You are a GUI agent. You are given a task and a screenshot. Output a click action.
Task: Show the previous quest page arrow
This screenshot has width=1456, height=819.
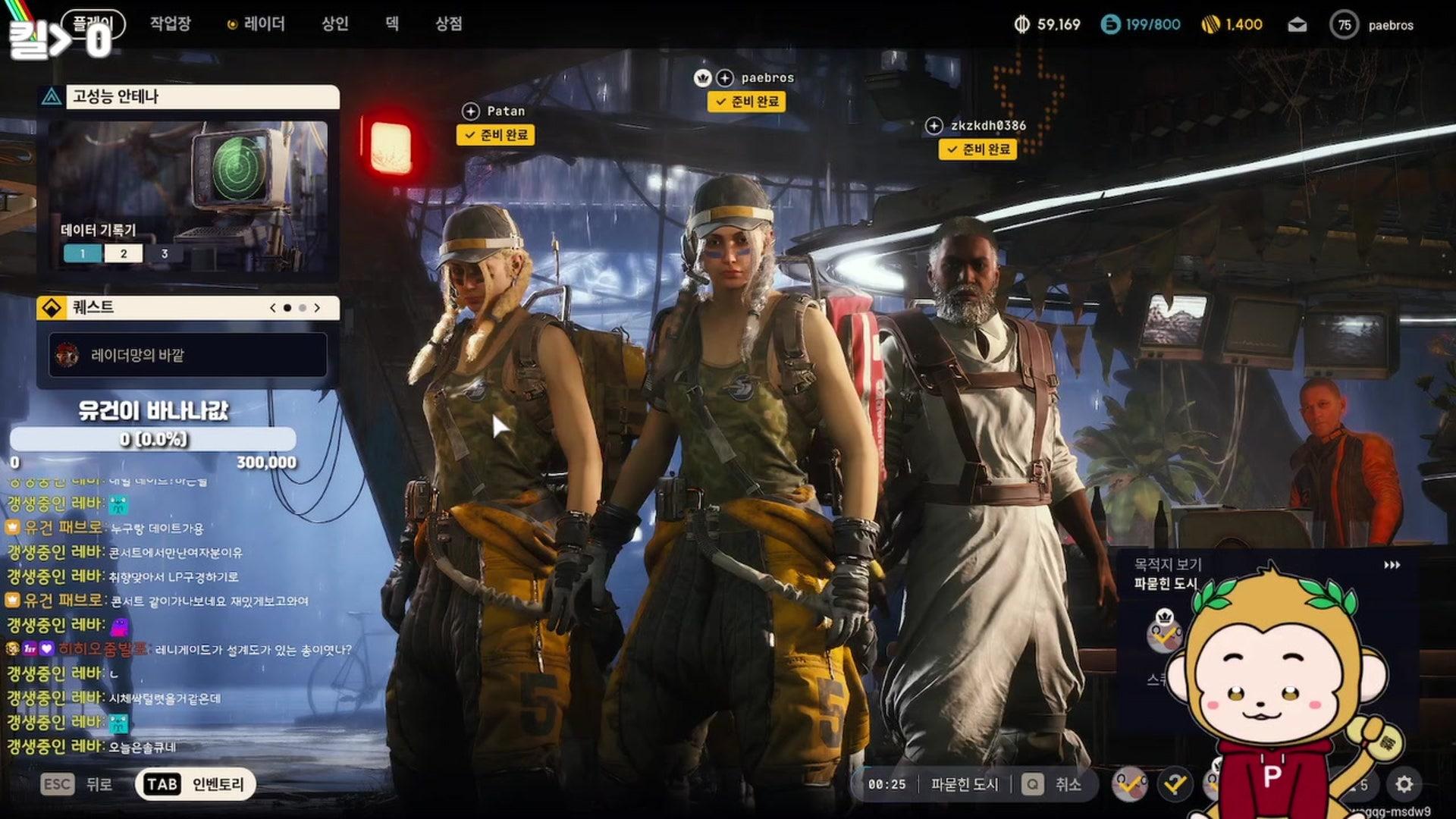click(x=272, y=308)
